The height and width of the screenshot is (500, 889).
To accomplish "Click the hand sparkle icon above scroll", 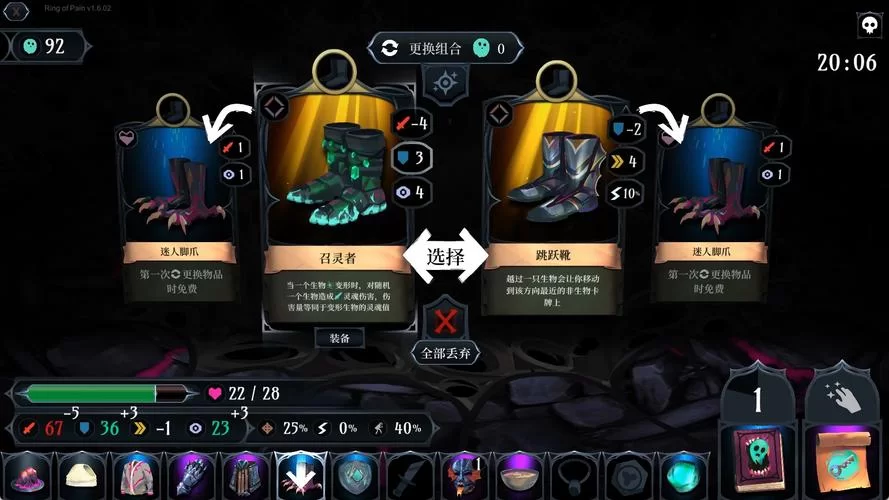I will click(x=838, y=396).
